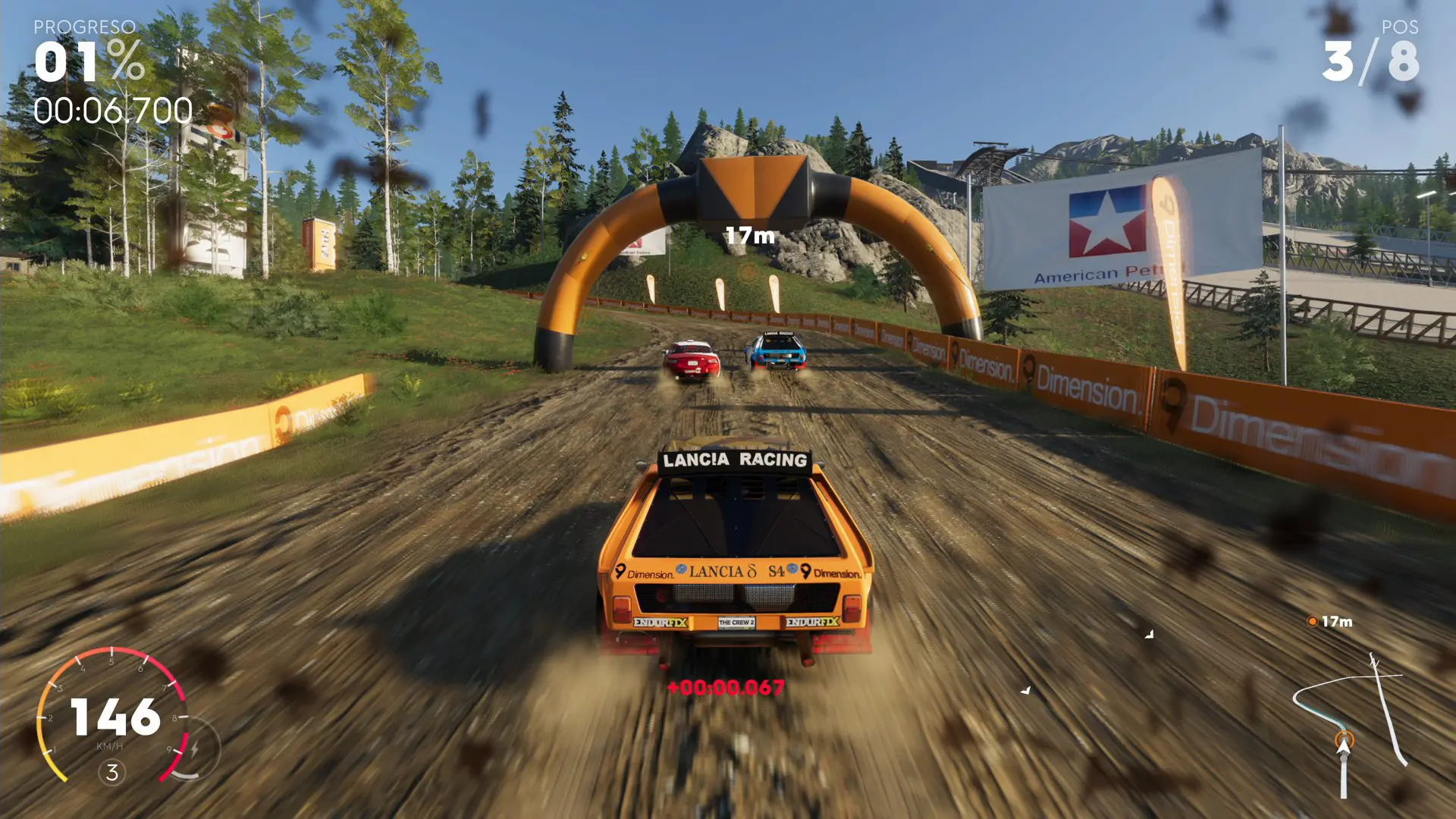Click the track minimap

click(x=1351, y=720)
